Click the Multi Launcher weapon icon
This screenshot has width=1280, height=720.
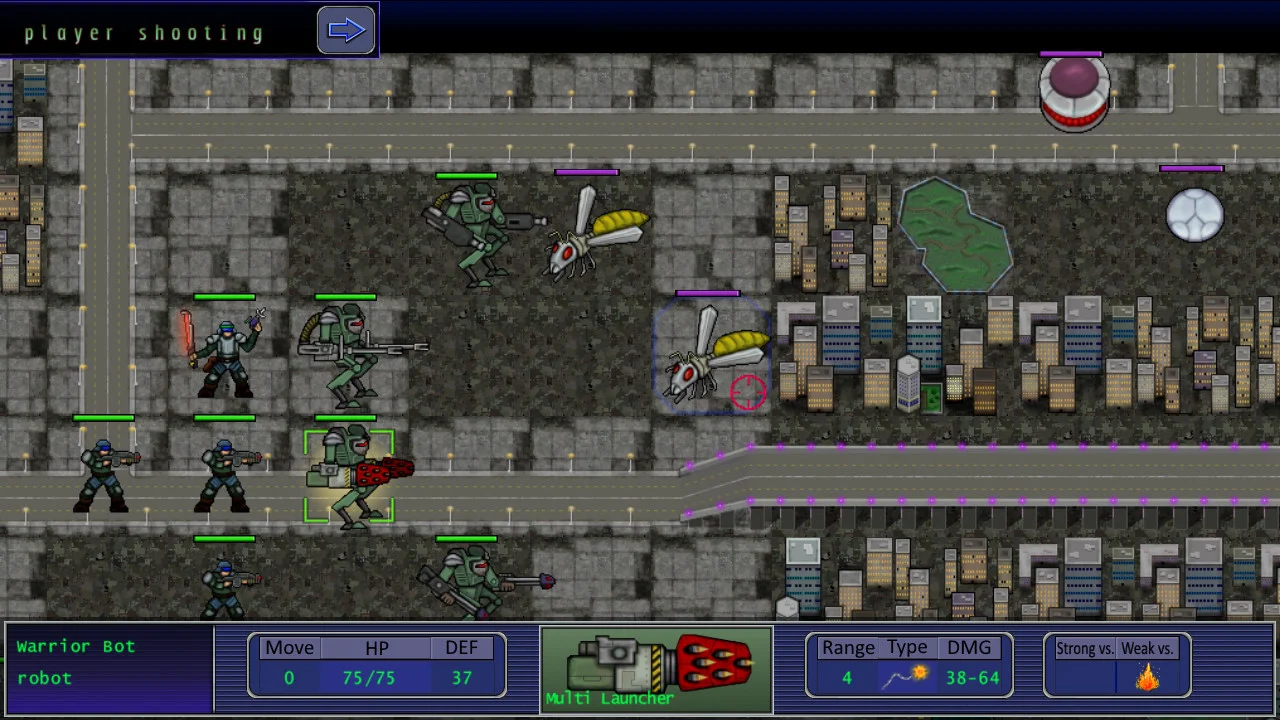655,665
